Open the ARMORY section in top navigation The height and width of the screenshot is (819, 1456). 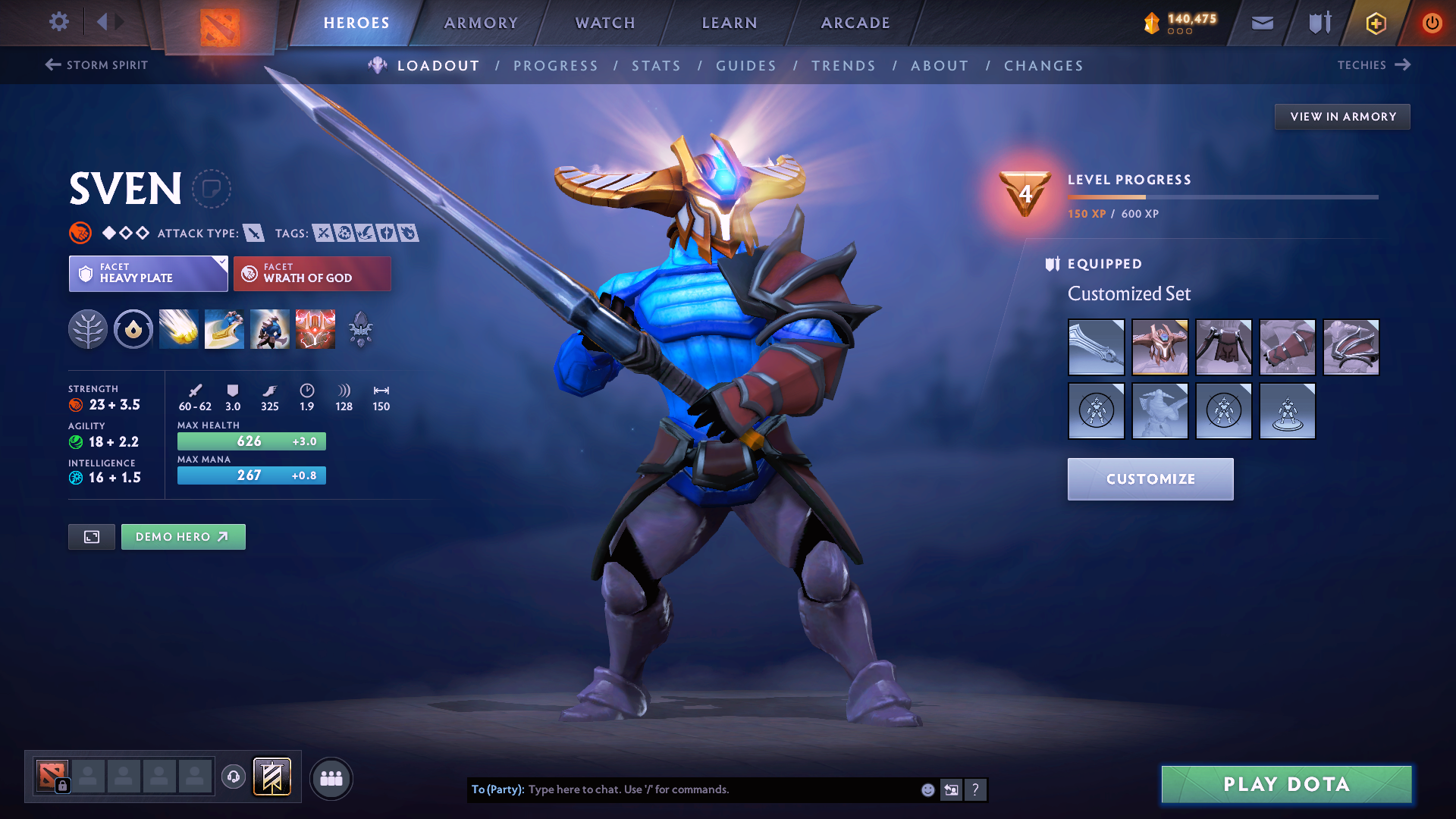[x=481, y=23]
